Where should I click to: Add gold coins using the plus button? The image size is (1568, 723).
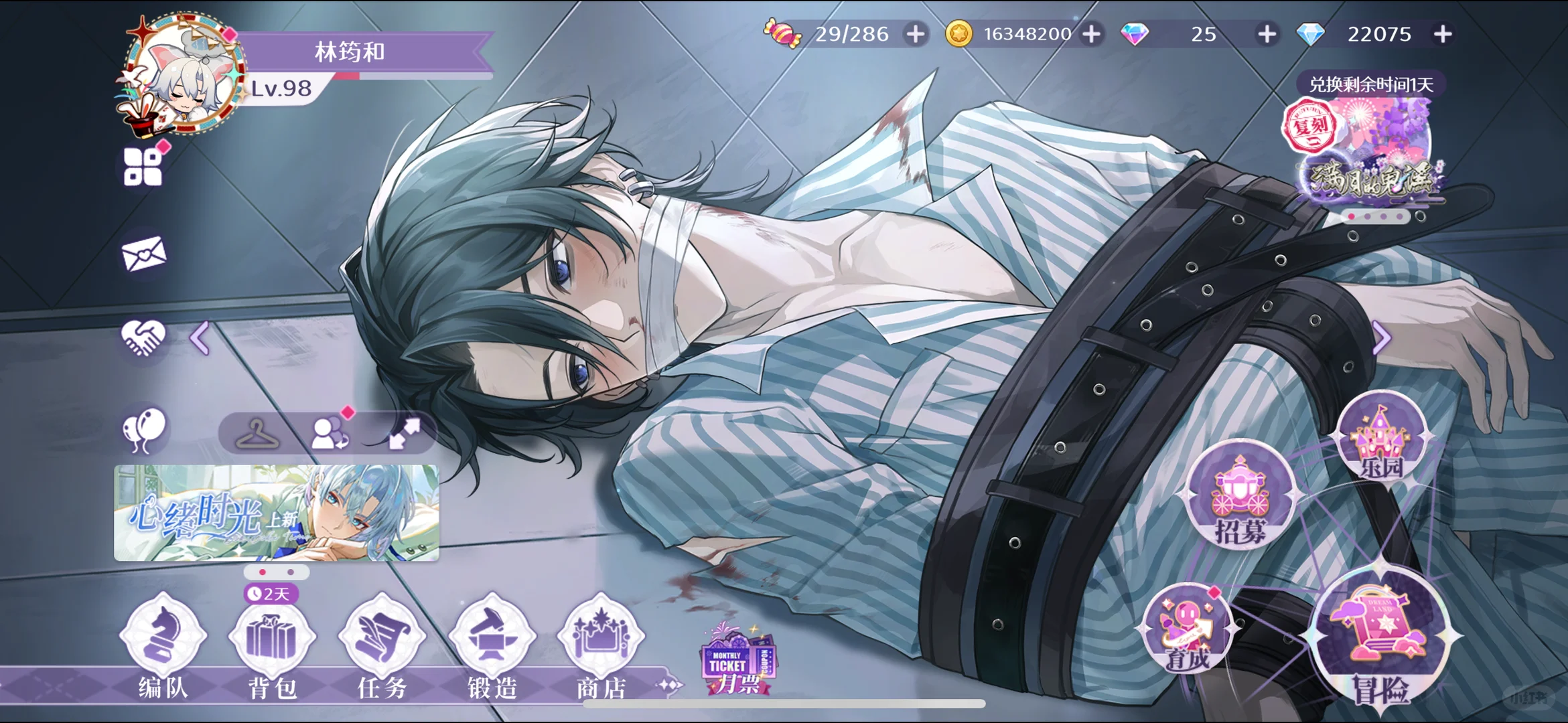click(x=1092, y=34)
